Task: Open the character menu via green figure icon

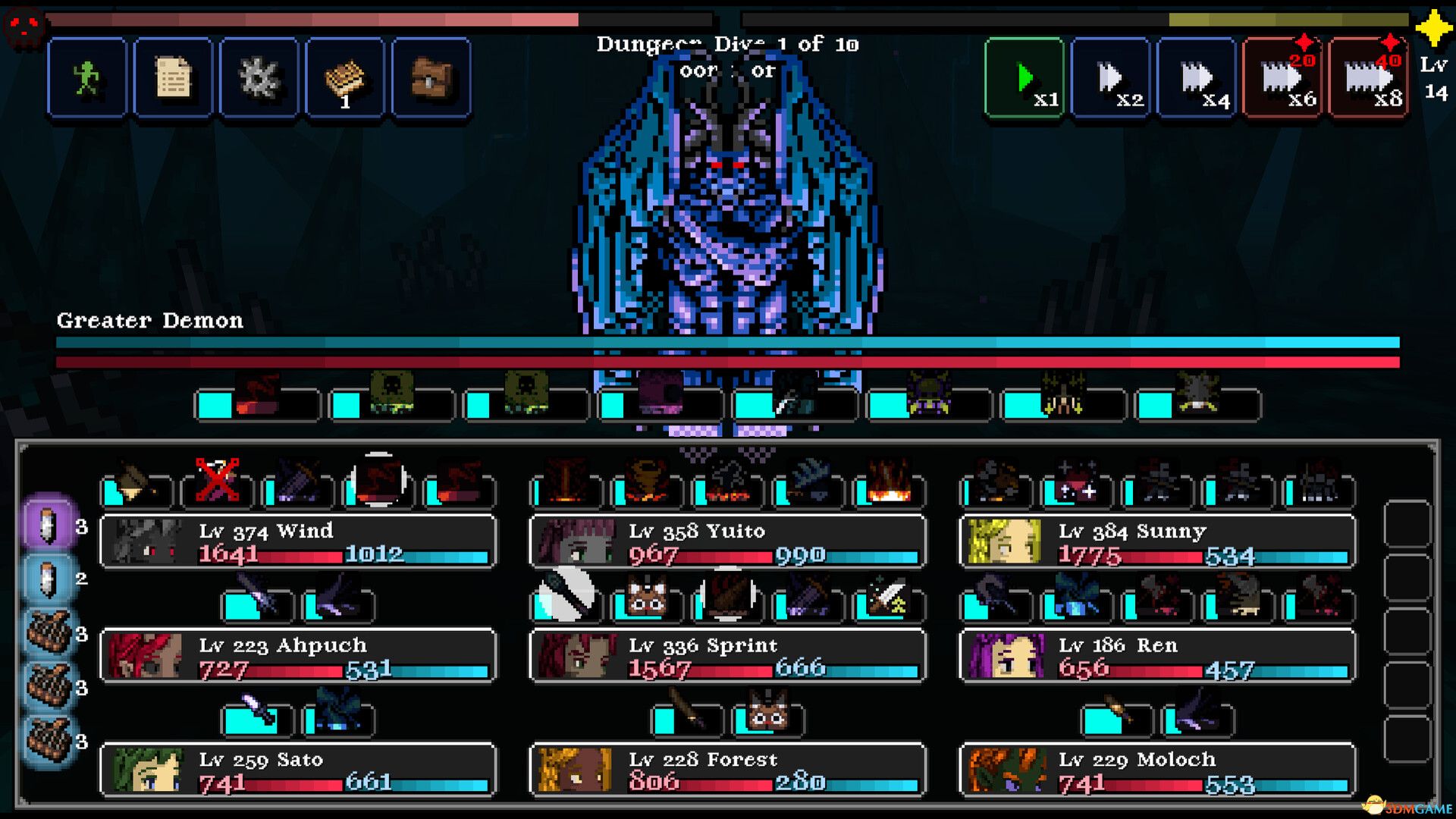Action: pos(86,77)
